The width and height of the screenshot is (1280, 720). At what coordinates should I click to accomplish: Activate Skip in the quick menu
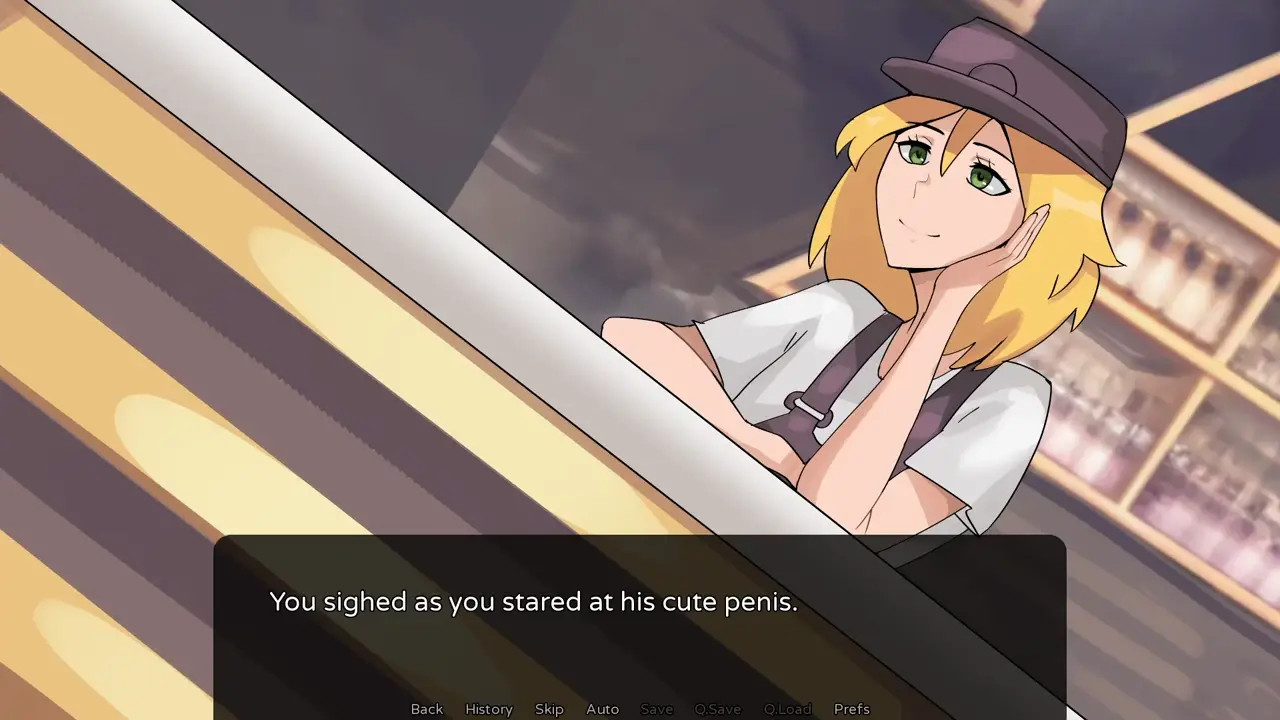coord(549,709)
